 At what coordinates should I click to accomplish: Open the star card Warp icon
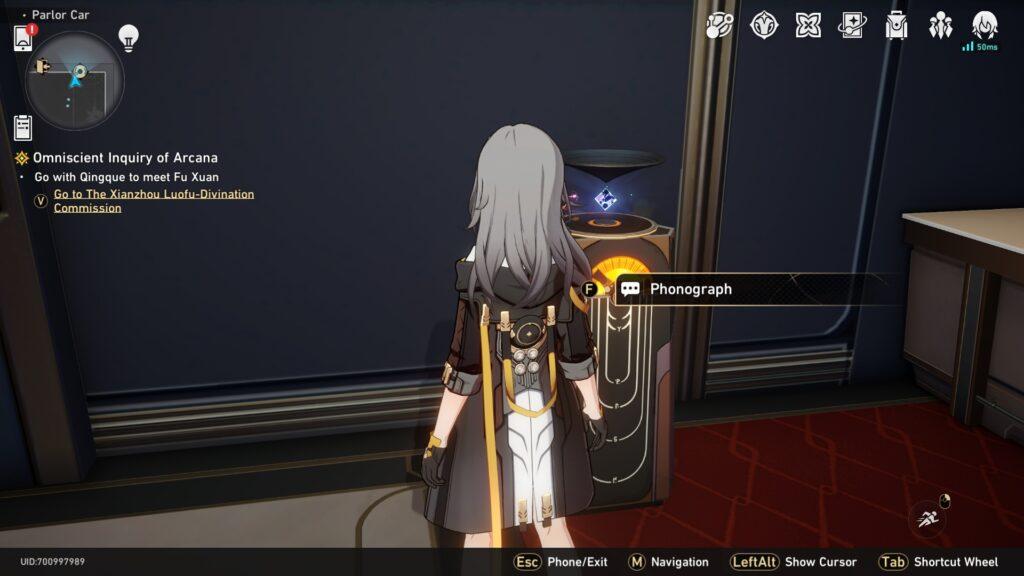(x=852, y=25)
